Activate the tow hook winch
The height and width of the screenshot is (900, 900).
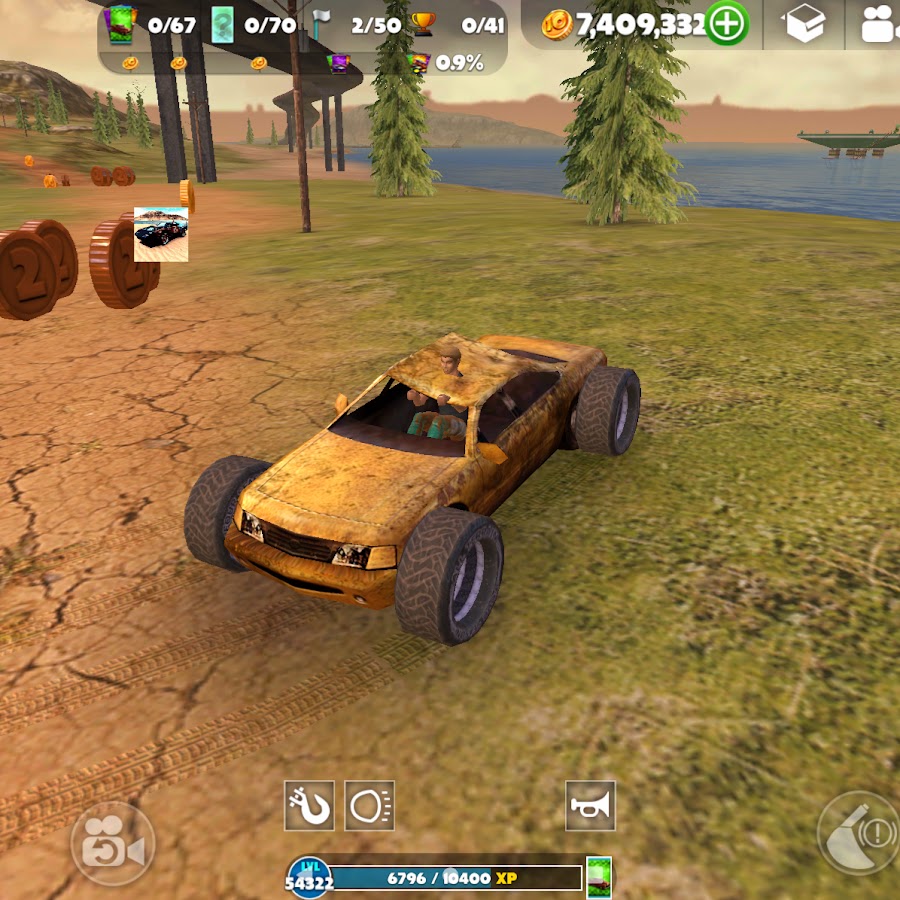[x=309, y=805]
